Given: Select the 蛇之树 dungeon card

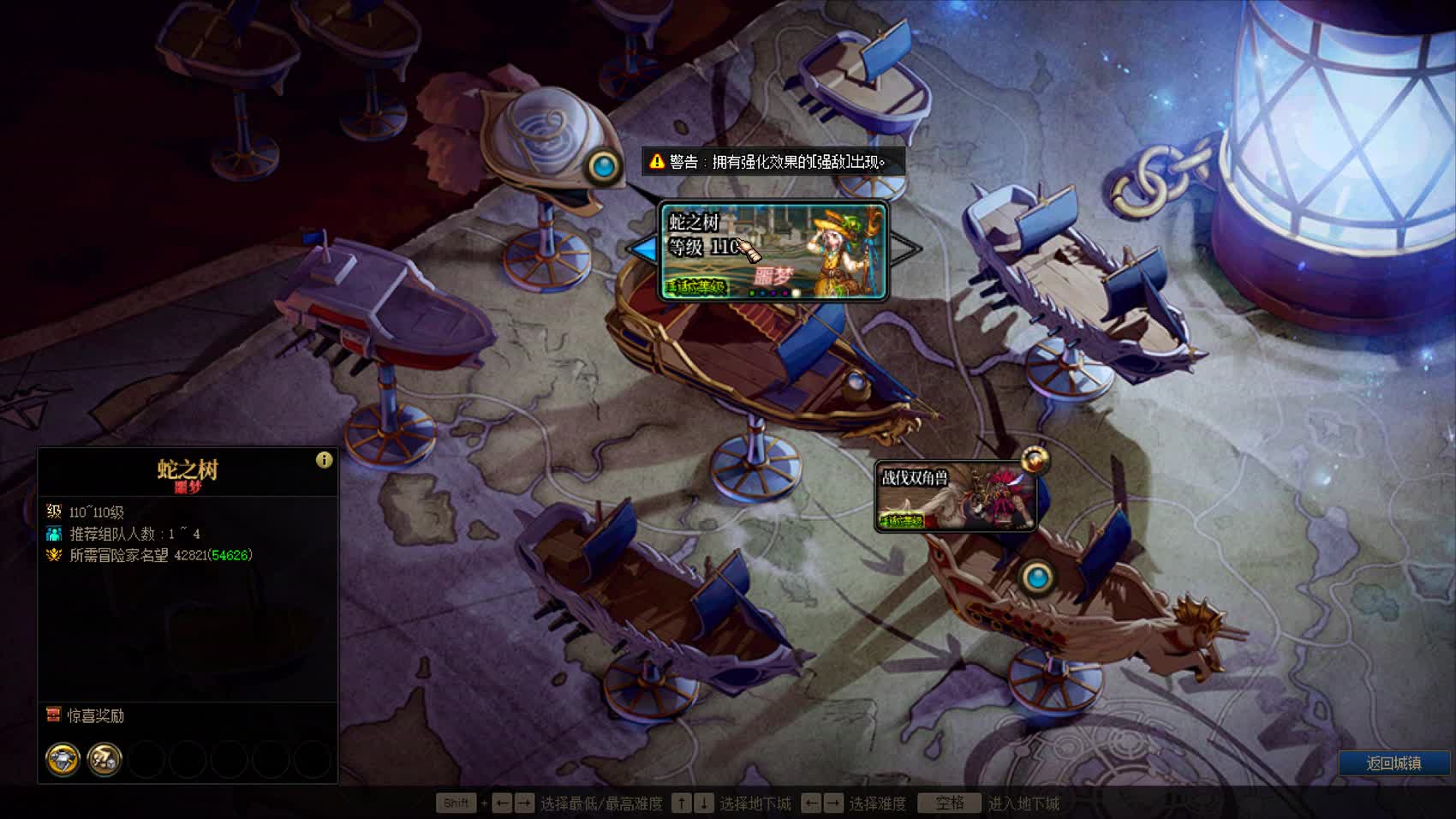Looking at the screenshot, I should coord(773,251).
